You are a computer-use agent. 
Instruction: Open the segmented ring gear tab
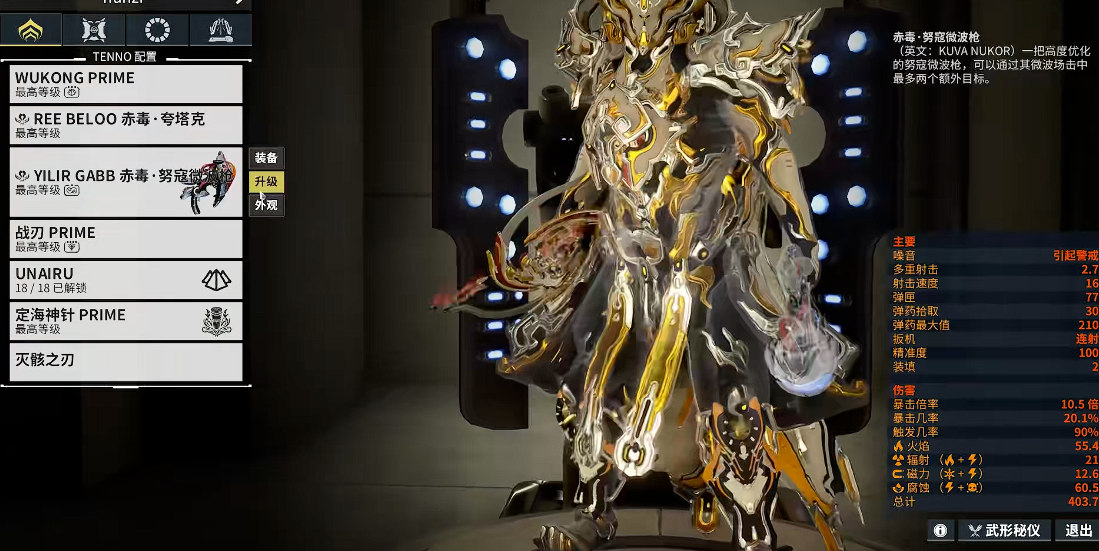coord(156,30)
